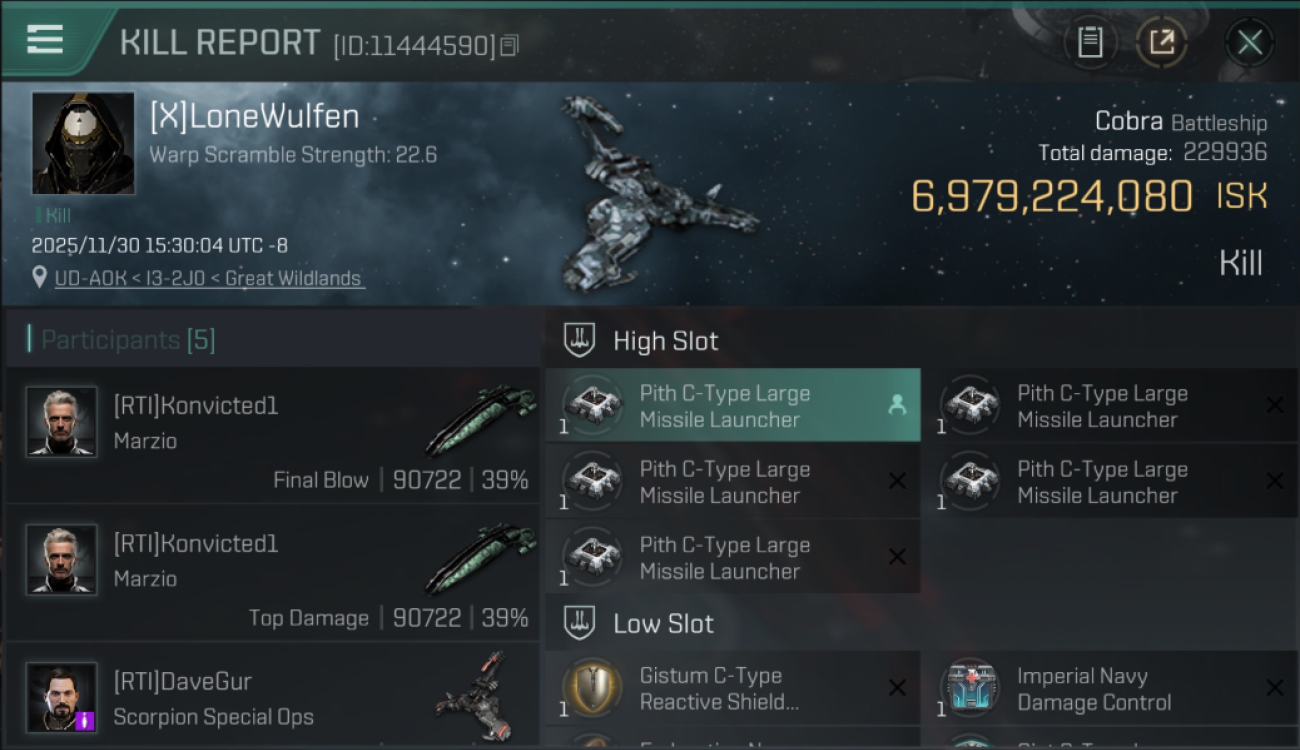Open [X]LoneWulfen's character portrait
This screenshot has height=750, width=1300.
(83, 144)
